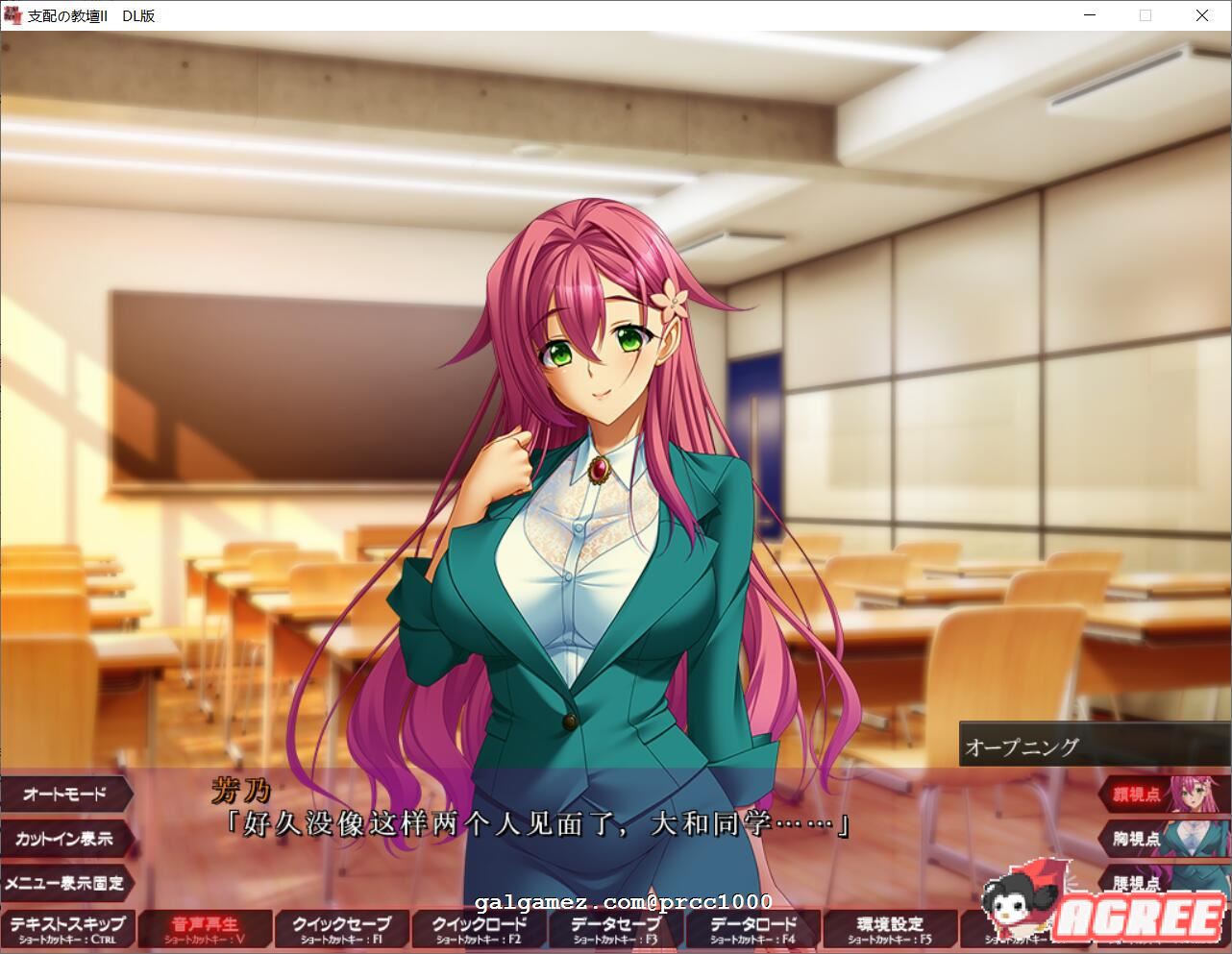
Task: Select the 顔視点 face viewpoint
Action: (x=1139, y=794)
